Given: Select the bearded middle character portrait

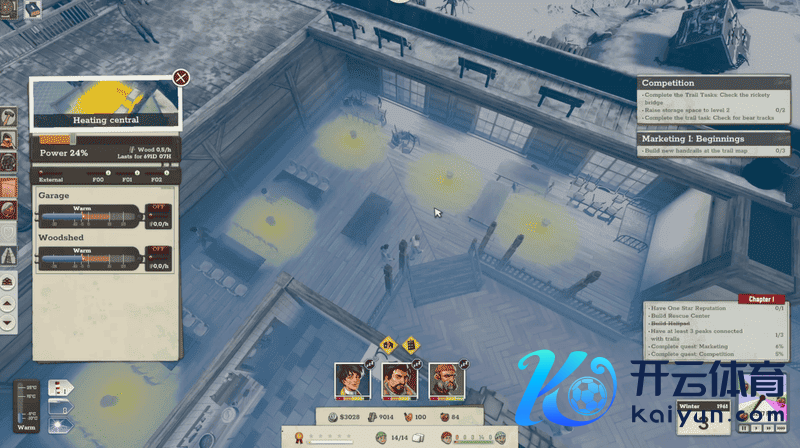Looking at the screenshot, I should [397, 379].
